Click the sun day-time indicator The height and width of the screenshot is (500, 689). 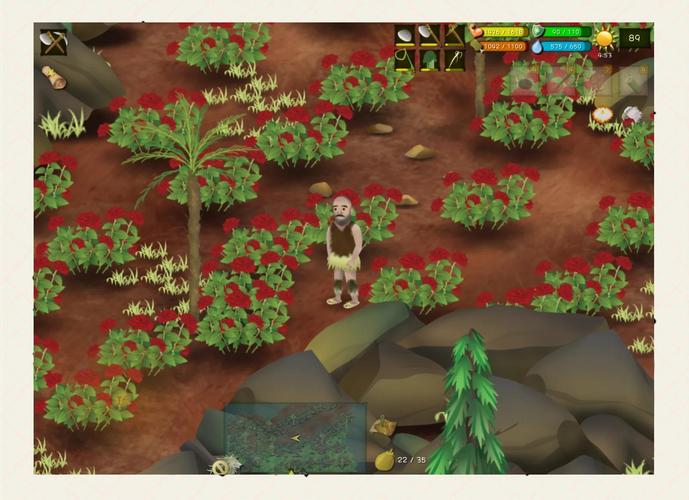pyautogui.click(x=605, y=39)
